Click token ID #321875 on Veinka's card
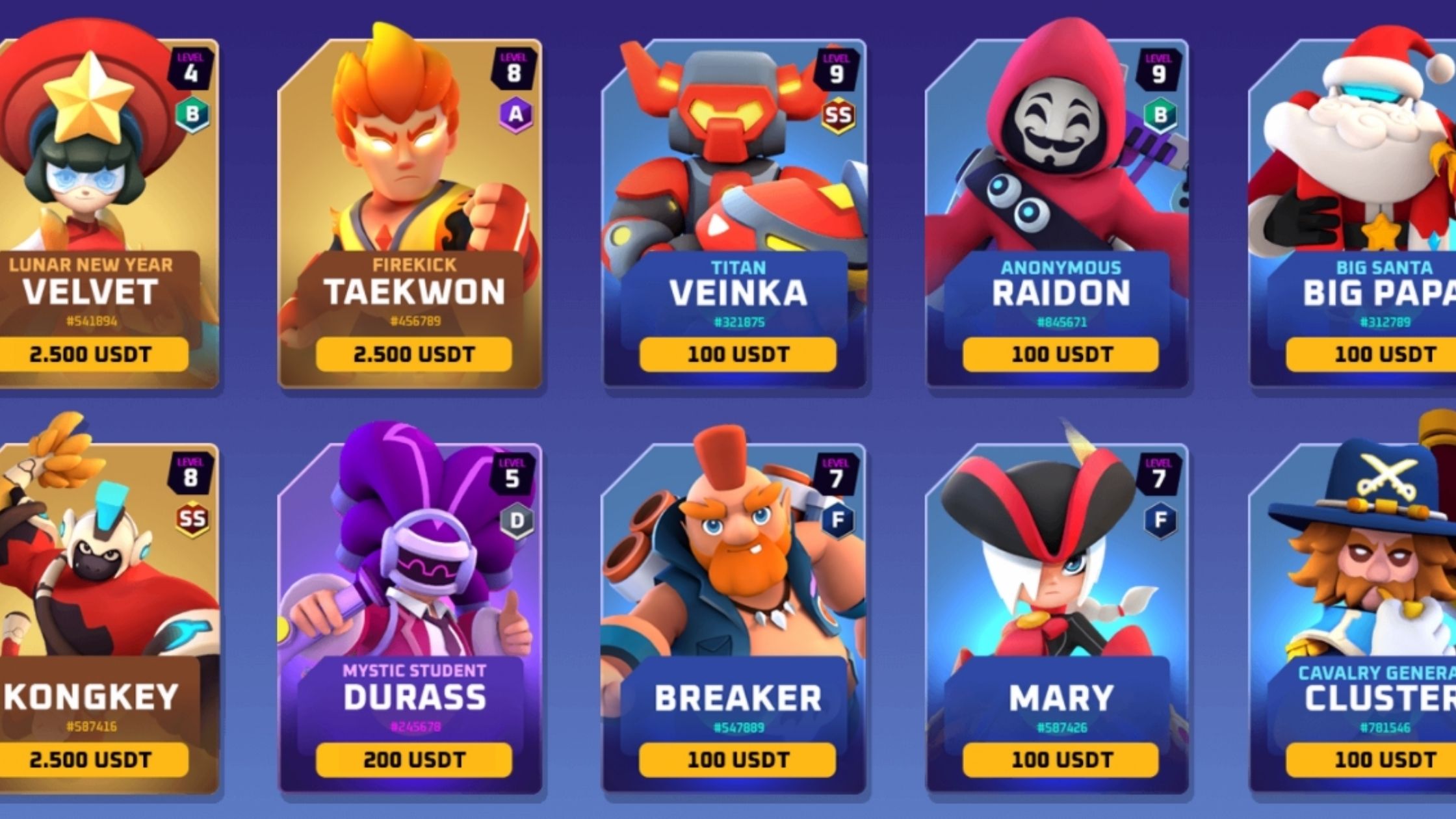This screenshot has height=819, width=1456. coord(741,320)
